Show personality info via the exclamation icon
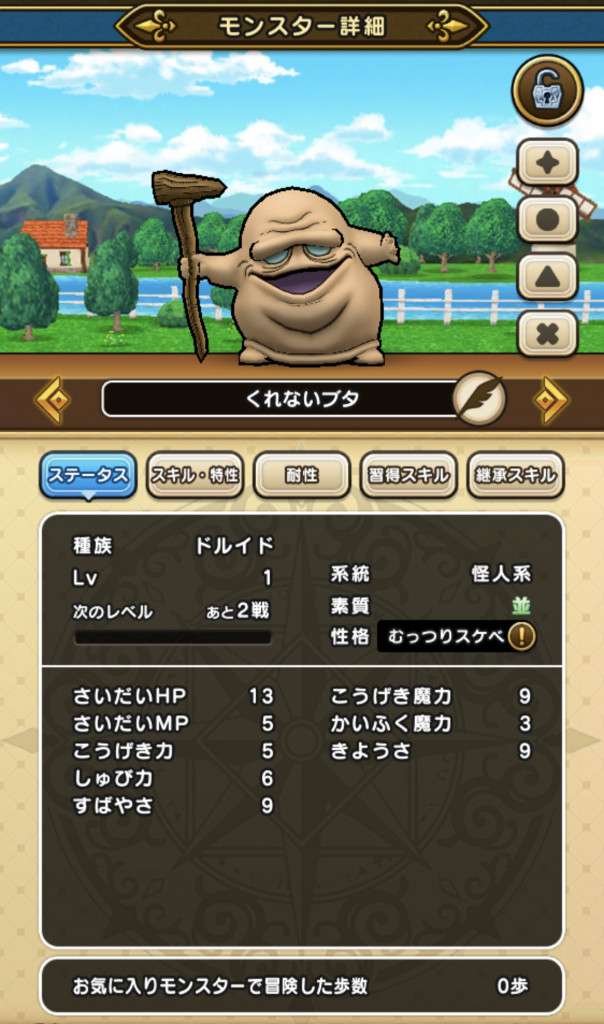The height and width of the screenshot is (1024, 604). coord(521,636)
